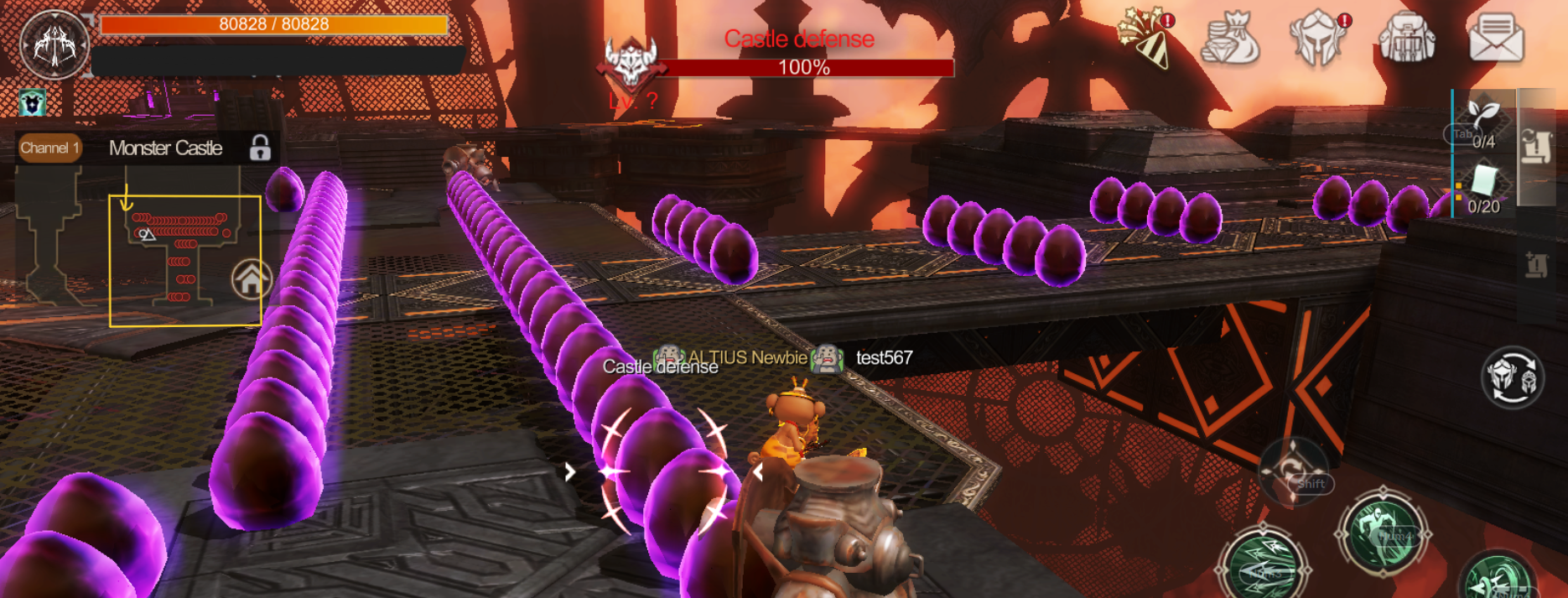
Task: Open the Monster Castle minimap
Action: [184, 260]
